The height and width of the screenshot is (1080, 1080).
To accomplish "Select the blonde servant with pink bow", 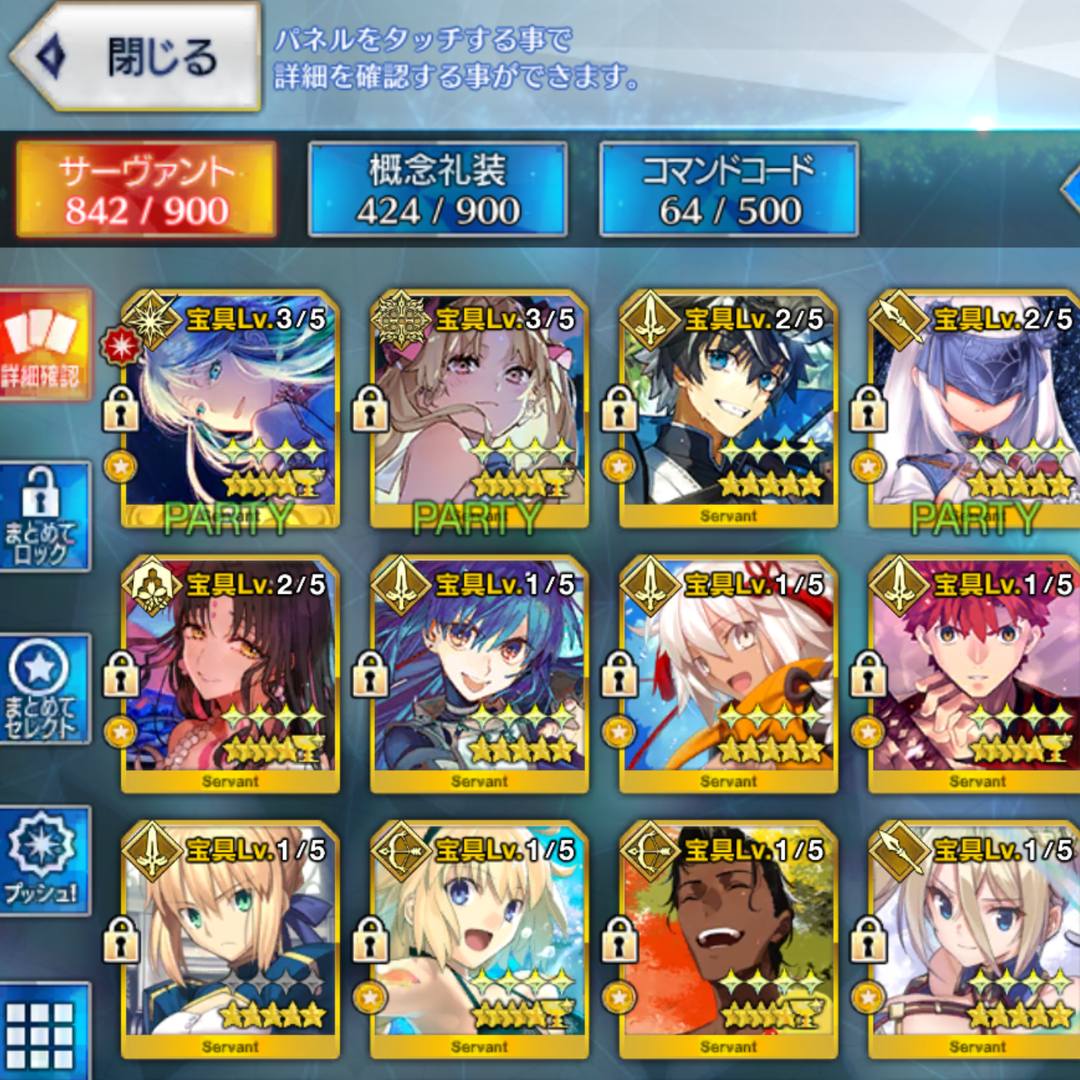I will pyautogui.click(x=479, y=410).
